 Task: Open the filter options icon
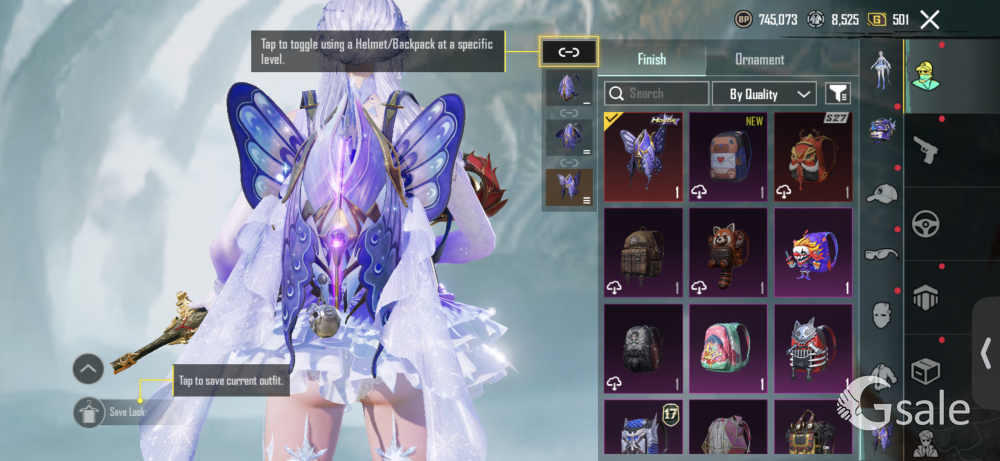point(838,94)
